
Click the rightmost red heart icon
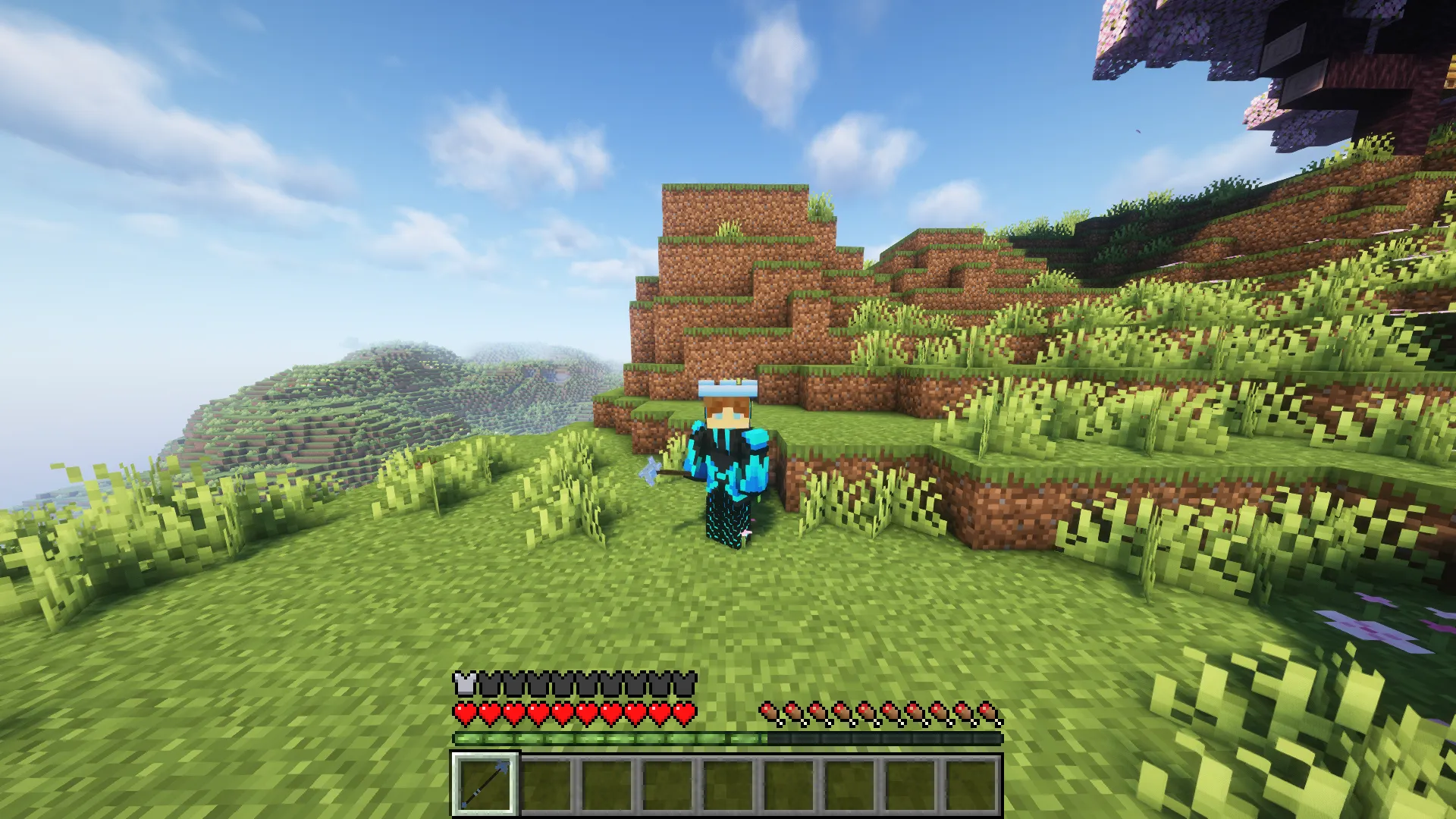[684, 713]
